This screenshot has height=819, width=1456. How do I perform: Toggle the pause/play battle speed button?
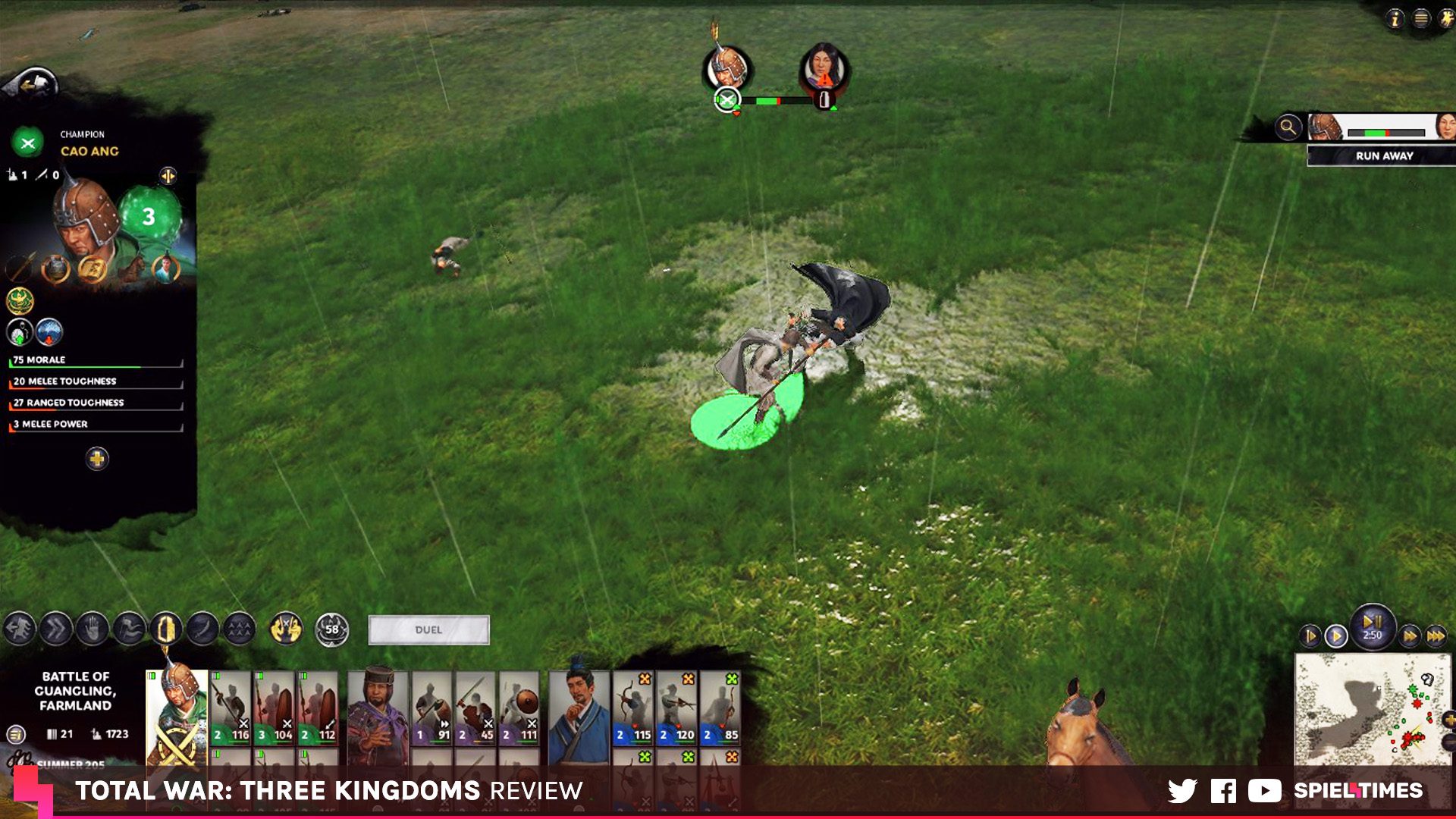[1372, 623]
